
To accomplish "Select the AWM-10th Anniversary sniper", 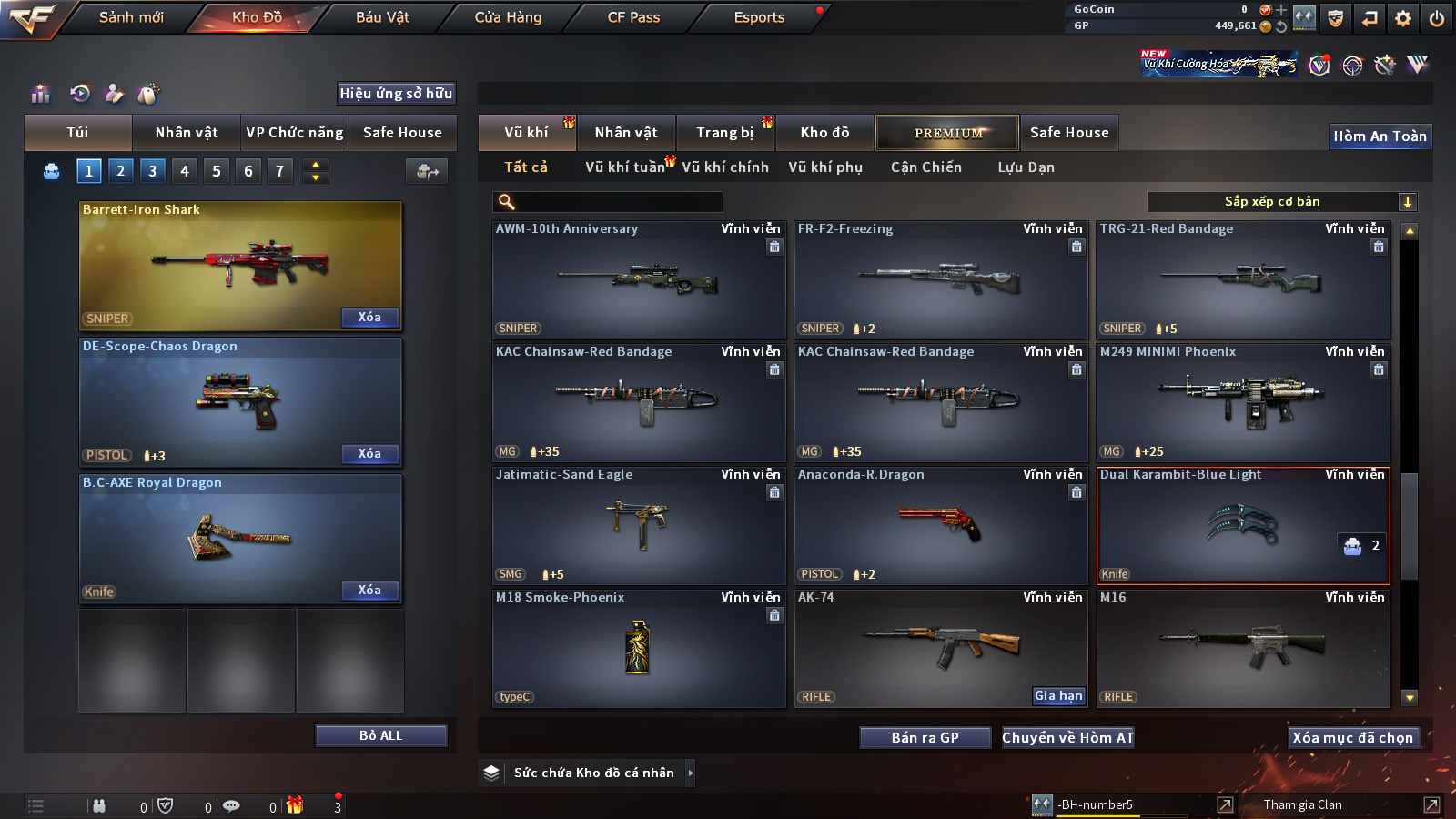I will [638, 280].
